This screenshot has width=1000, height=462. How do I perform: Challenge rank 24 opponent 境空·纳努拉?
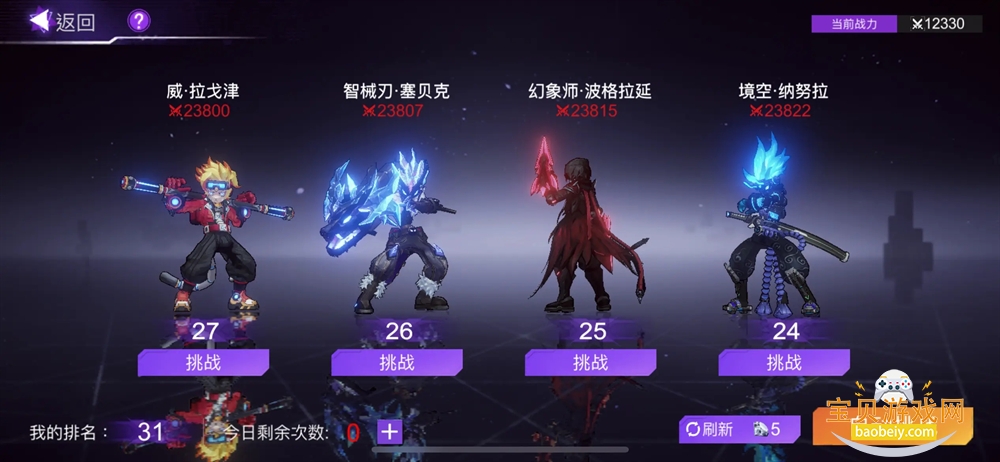coord(784,362)
